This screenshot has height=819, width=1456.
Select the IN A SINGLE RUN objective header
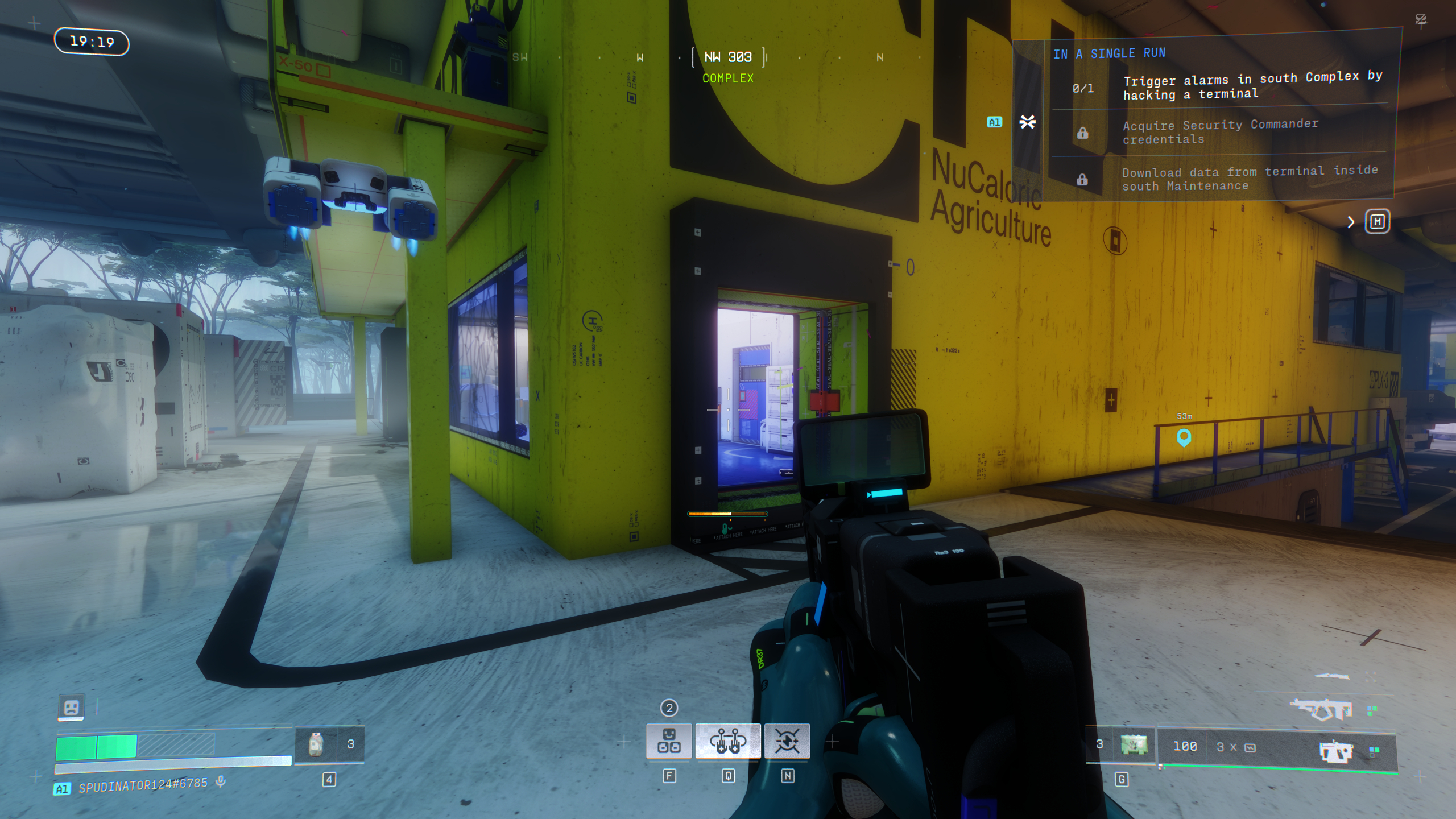(x=1109, y=53)
